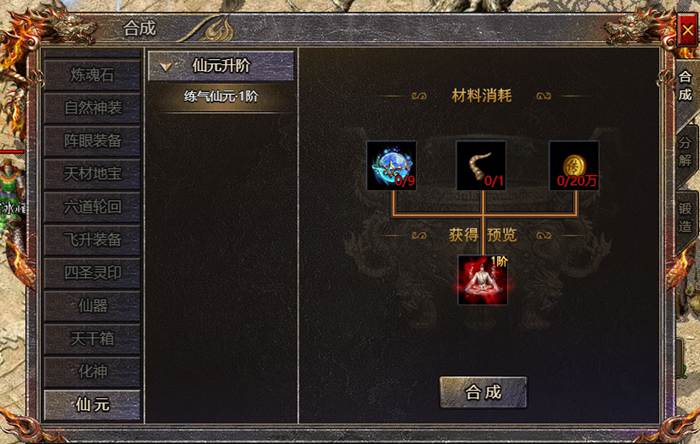Collapse the 仙元升阶 dropdown header
This screenshot has height=444, width=700.
click(x=221, y=66)
